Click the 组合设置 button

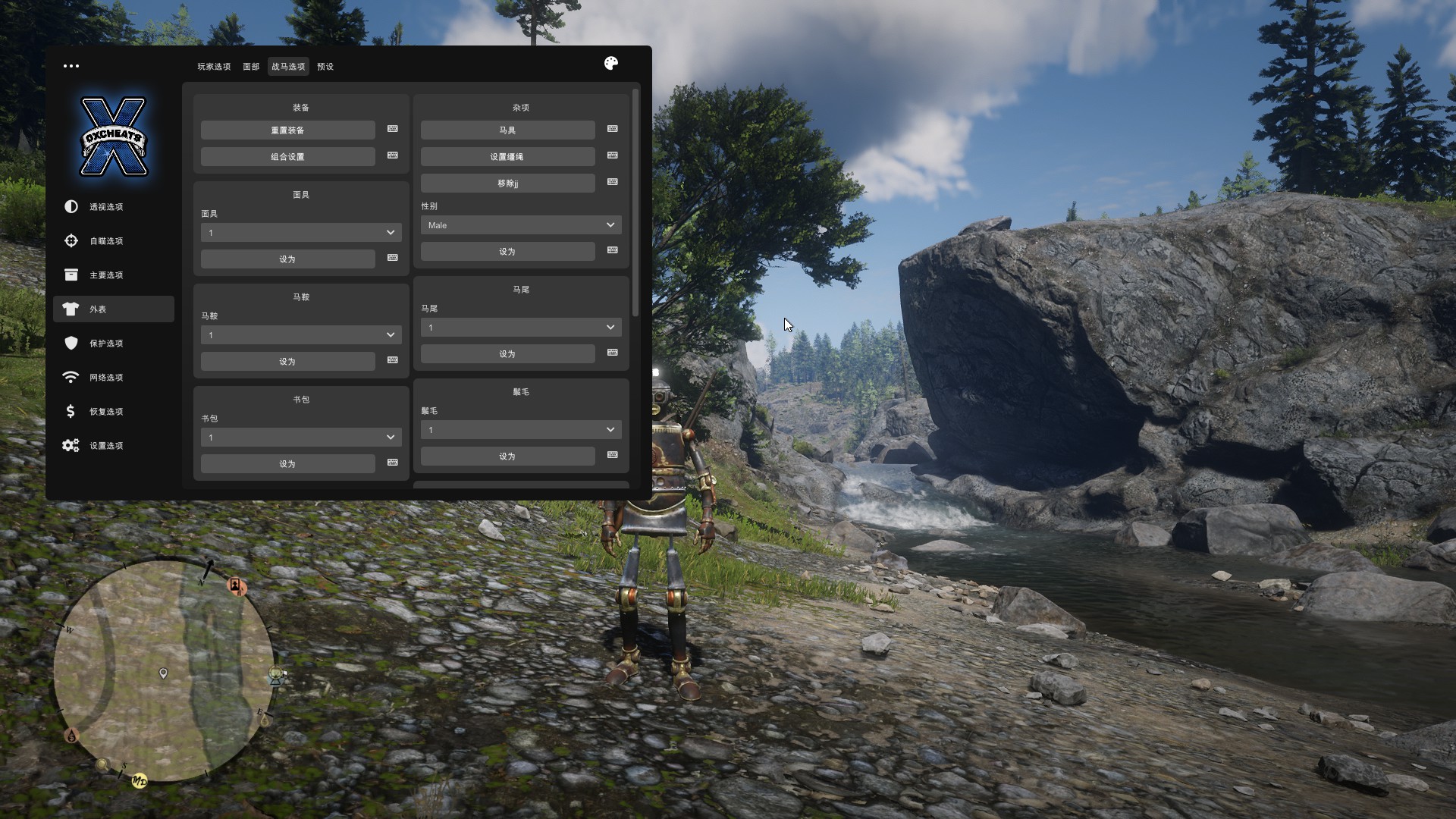[x=287, y=157]
